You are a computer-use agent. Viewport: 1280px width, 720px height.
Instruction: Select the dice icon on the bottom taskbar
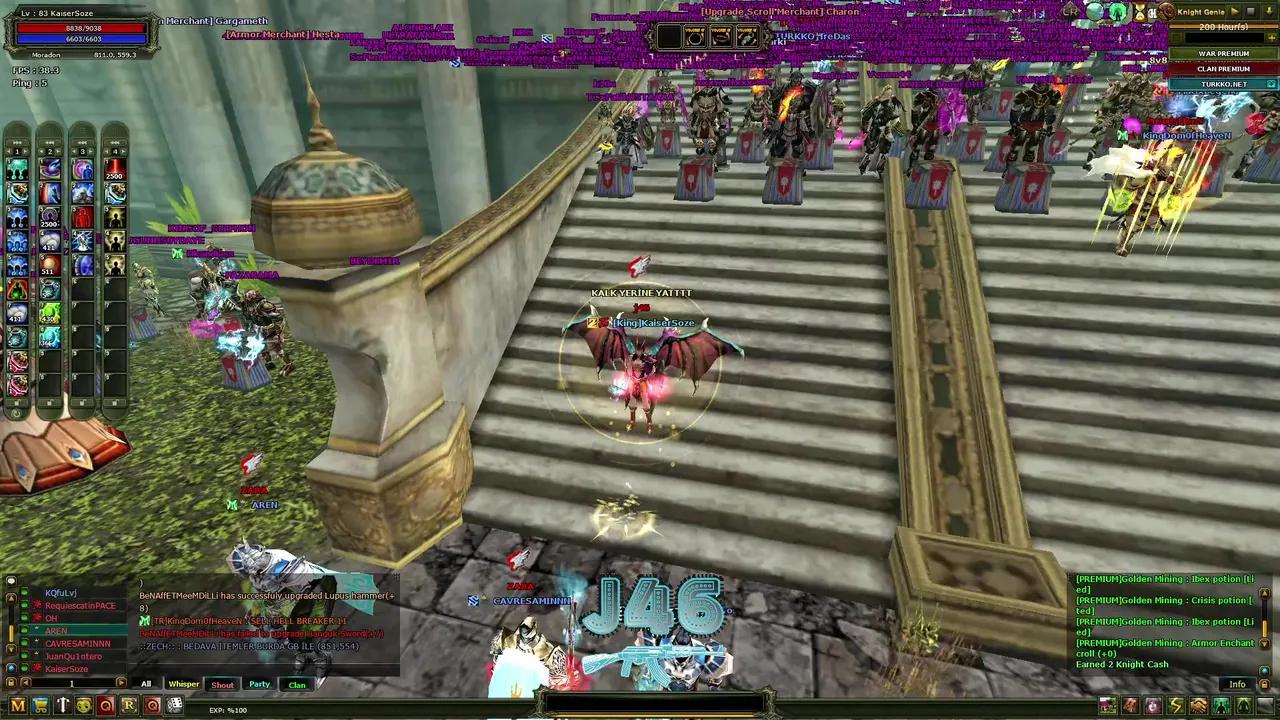[x=175, y=705]
